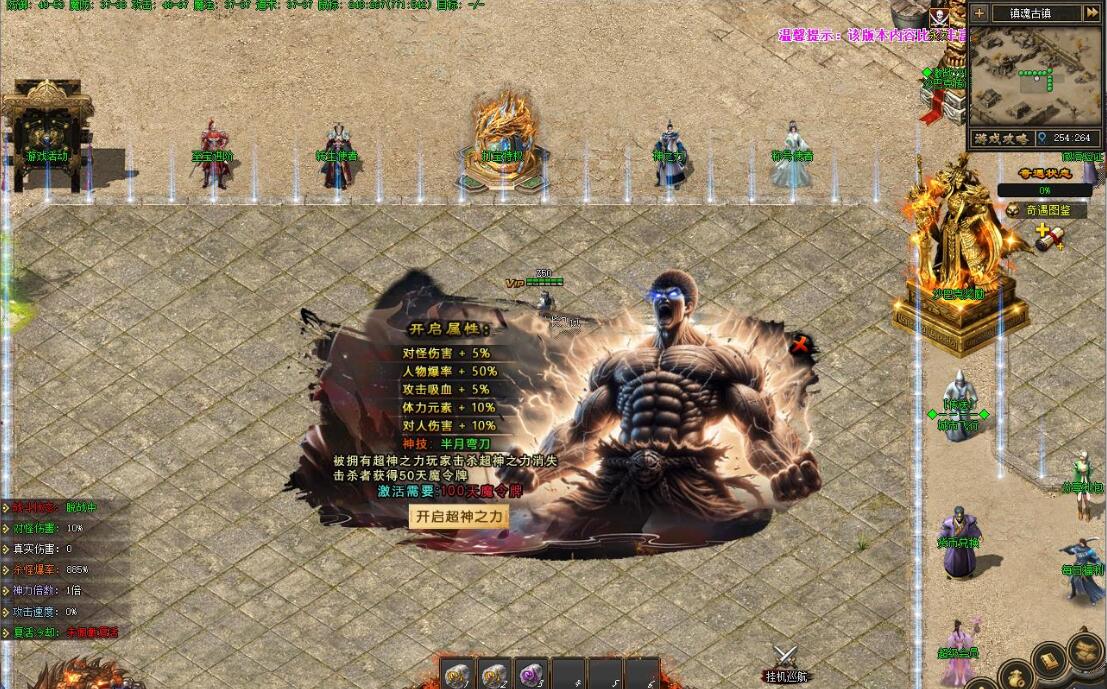Open the round book menu icon
This screenshot has width=1107, height=689.
tap(1048, 659)
